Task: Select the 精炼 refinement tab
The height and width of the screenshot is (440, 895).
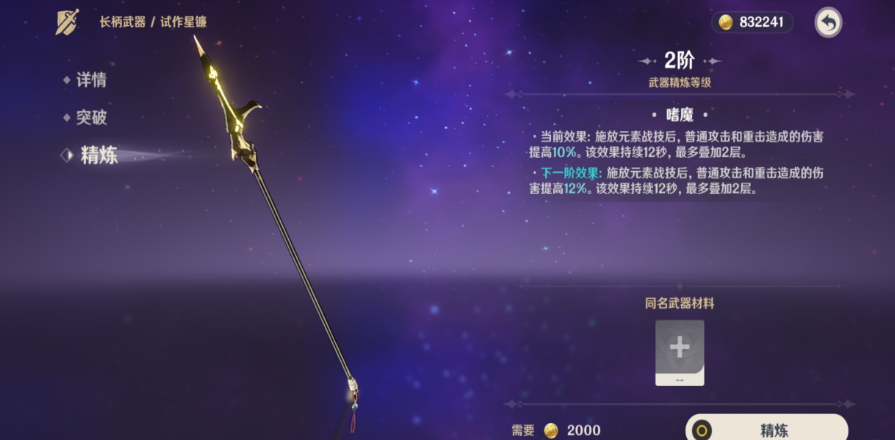Action: click(98, 155)
